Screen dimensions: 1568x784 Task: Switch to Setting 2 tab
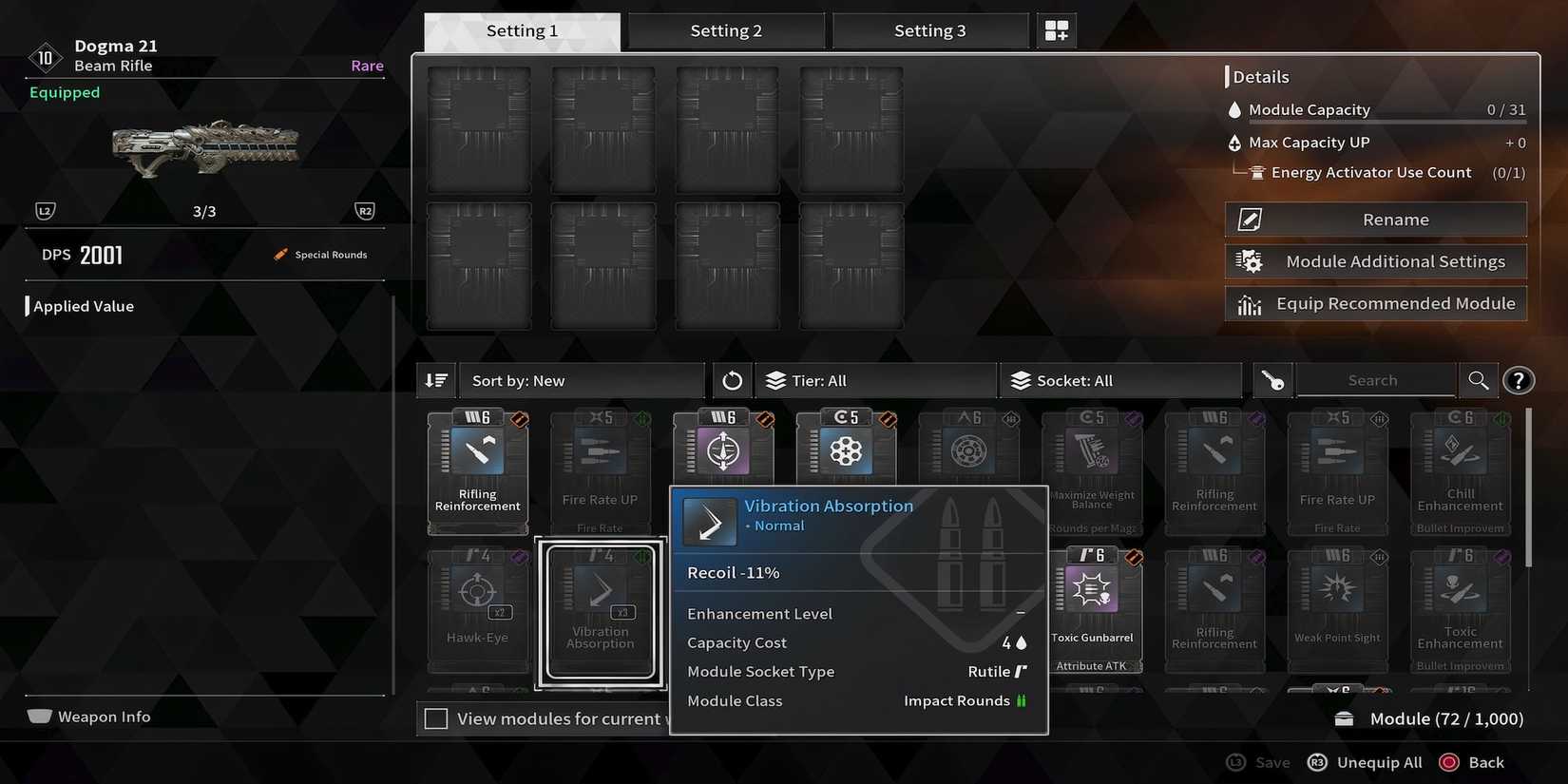pos(726,29)
